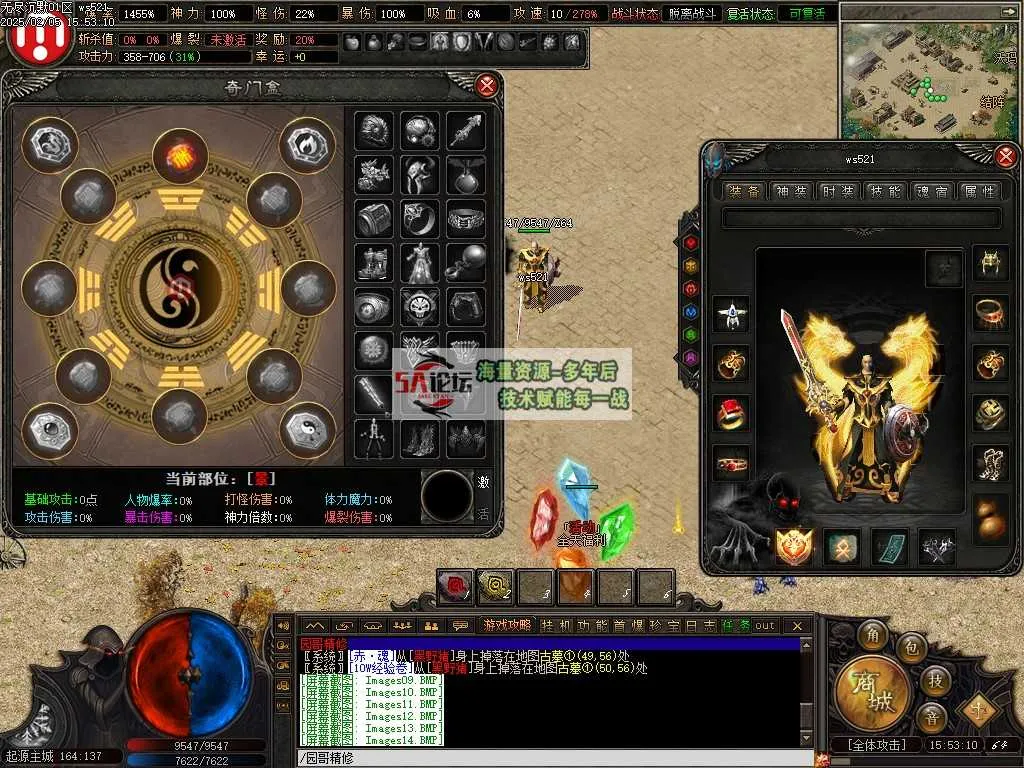The width and height of the screenshot is (1024, 768).
Task: Switch to the 魂宿 tab
Action: pyautogui.click(x=932, y=191)
